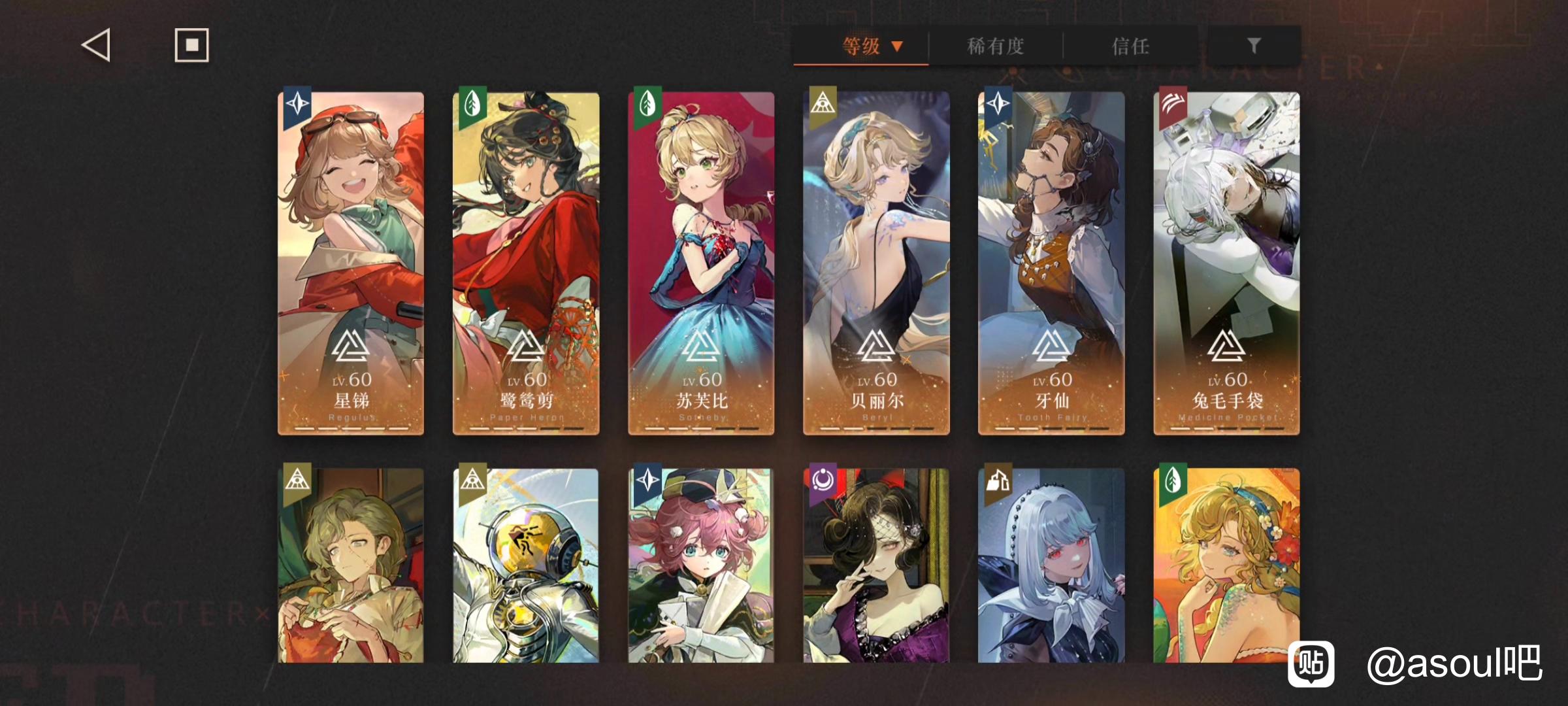
Task: Pick the 贝丽尔 Beryl card
Action: (876, 263)
